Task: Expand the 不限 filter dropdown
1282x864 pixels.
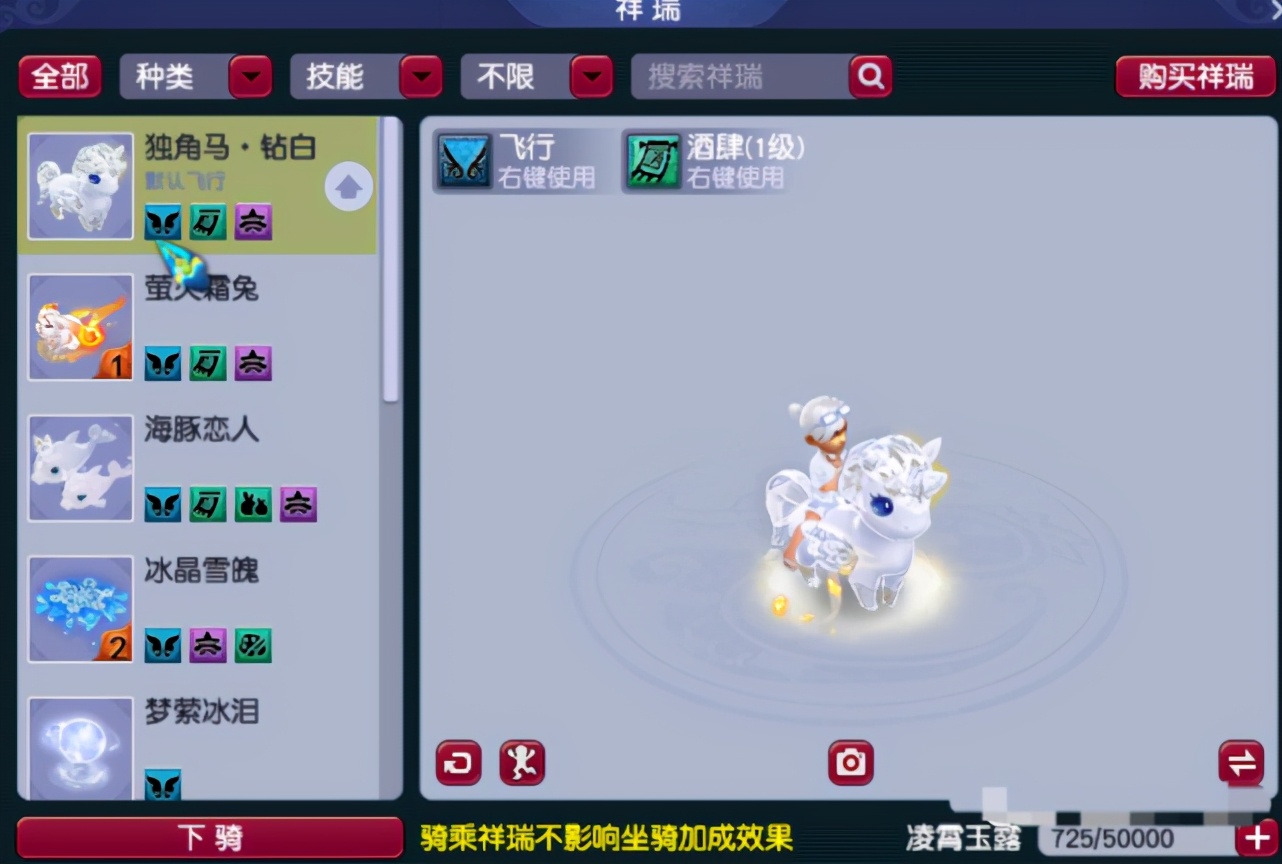Action: click(x=537, y=76)
